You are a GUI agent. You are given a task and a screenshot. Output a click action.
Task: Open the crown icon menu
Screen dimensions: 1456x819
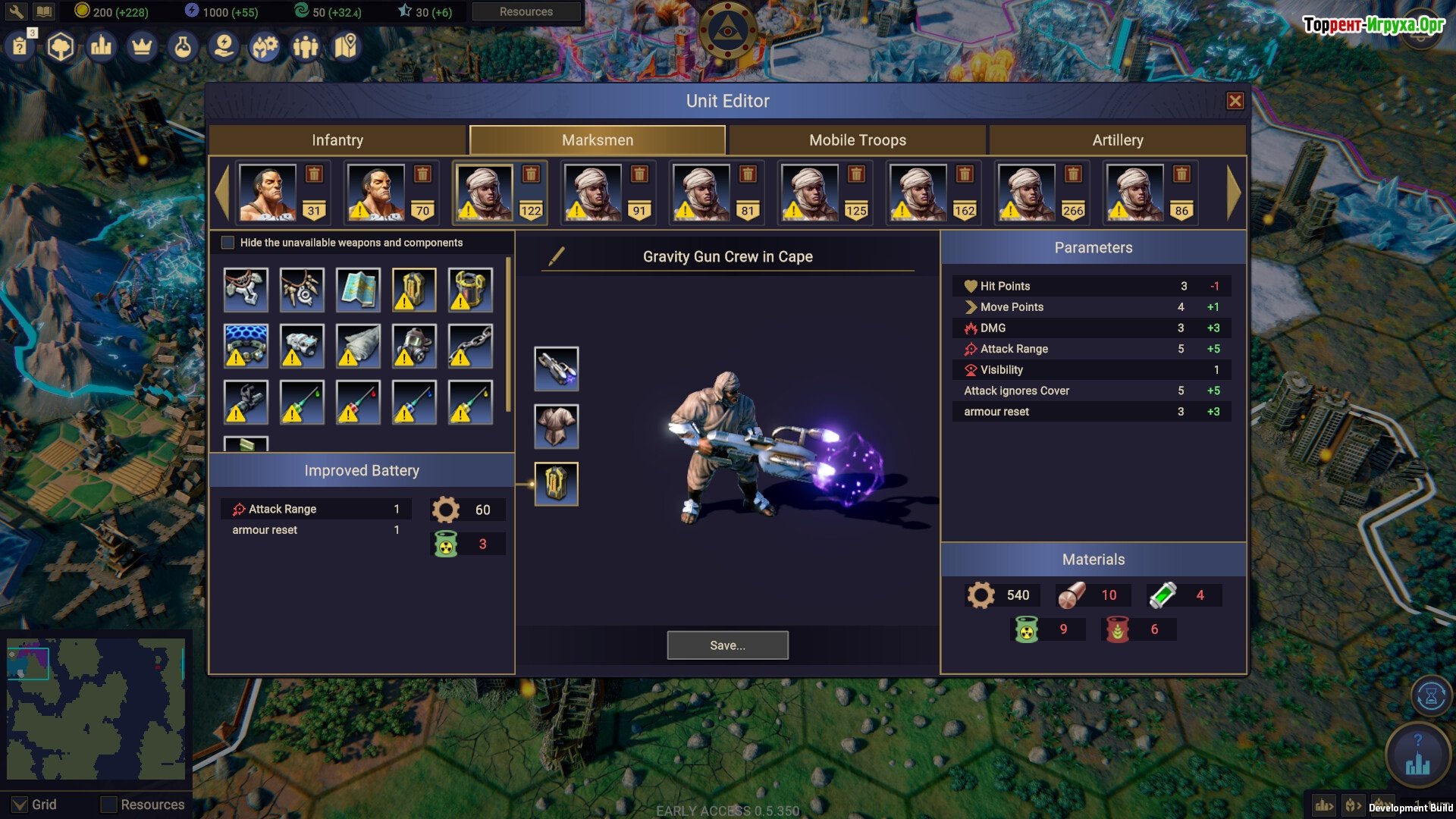point(142,48)
